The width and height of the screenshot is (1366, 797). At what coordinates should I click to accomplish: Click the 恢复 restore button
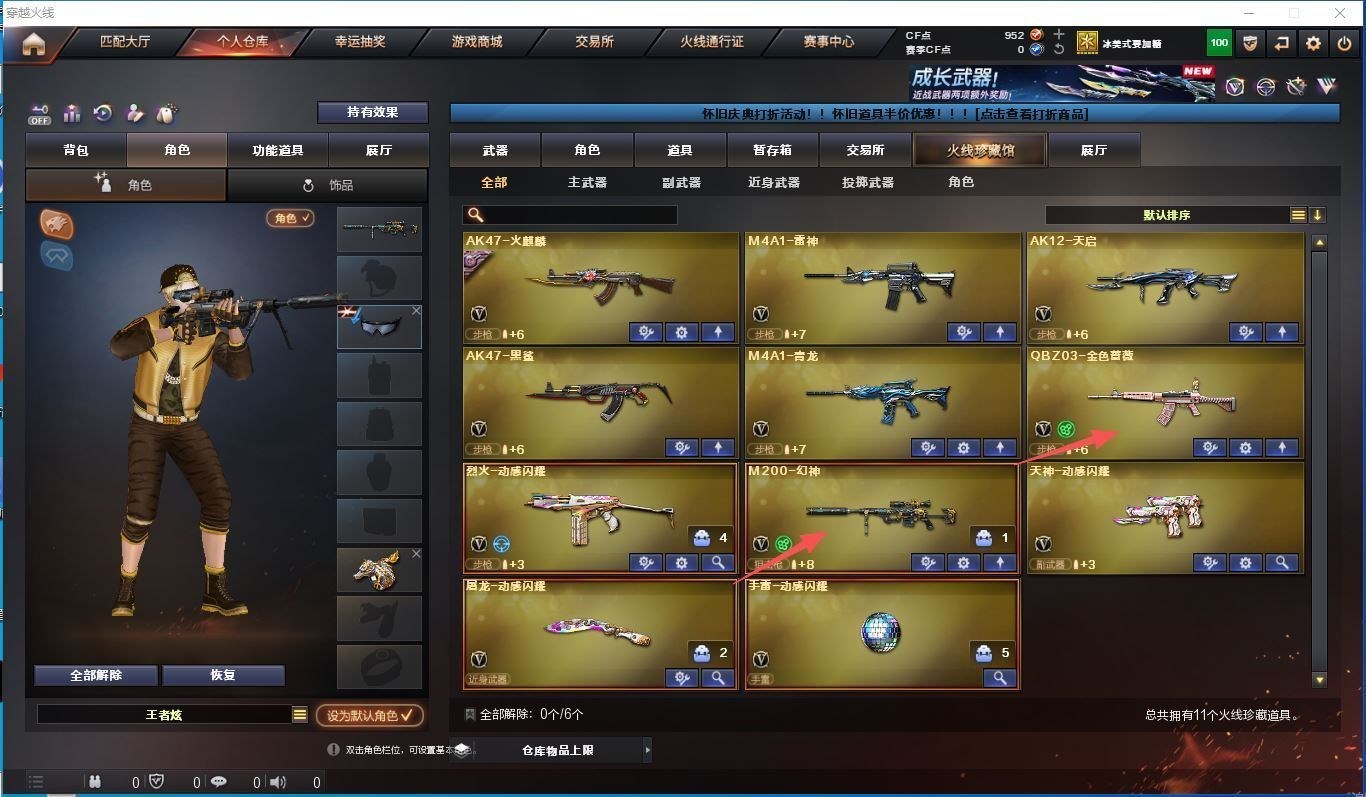(223, 675)
